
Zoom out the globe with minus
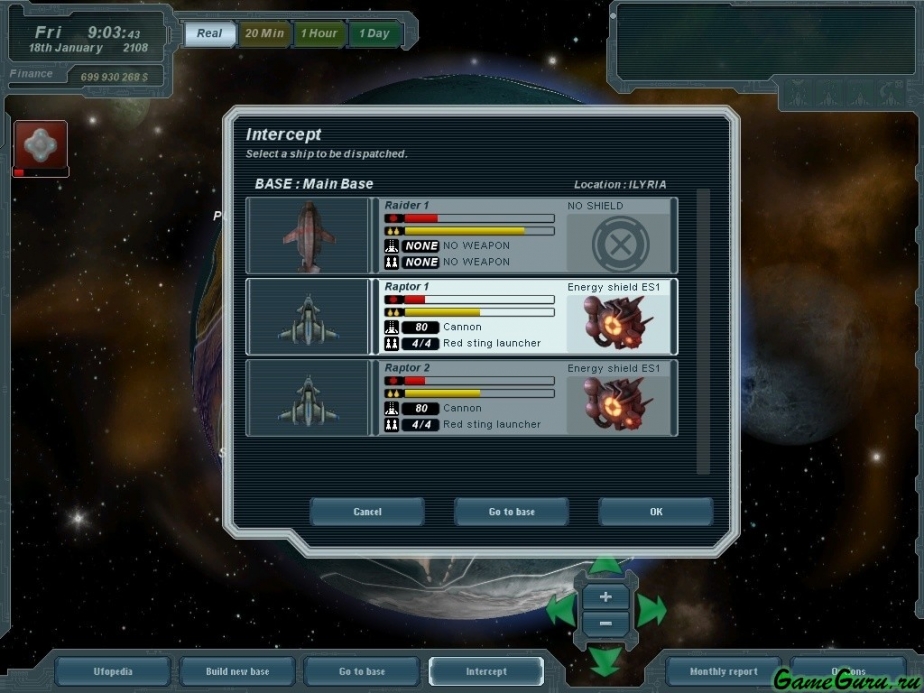click(605, 625)
